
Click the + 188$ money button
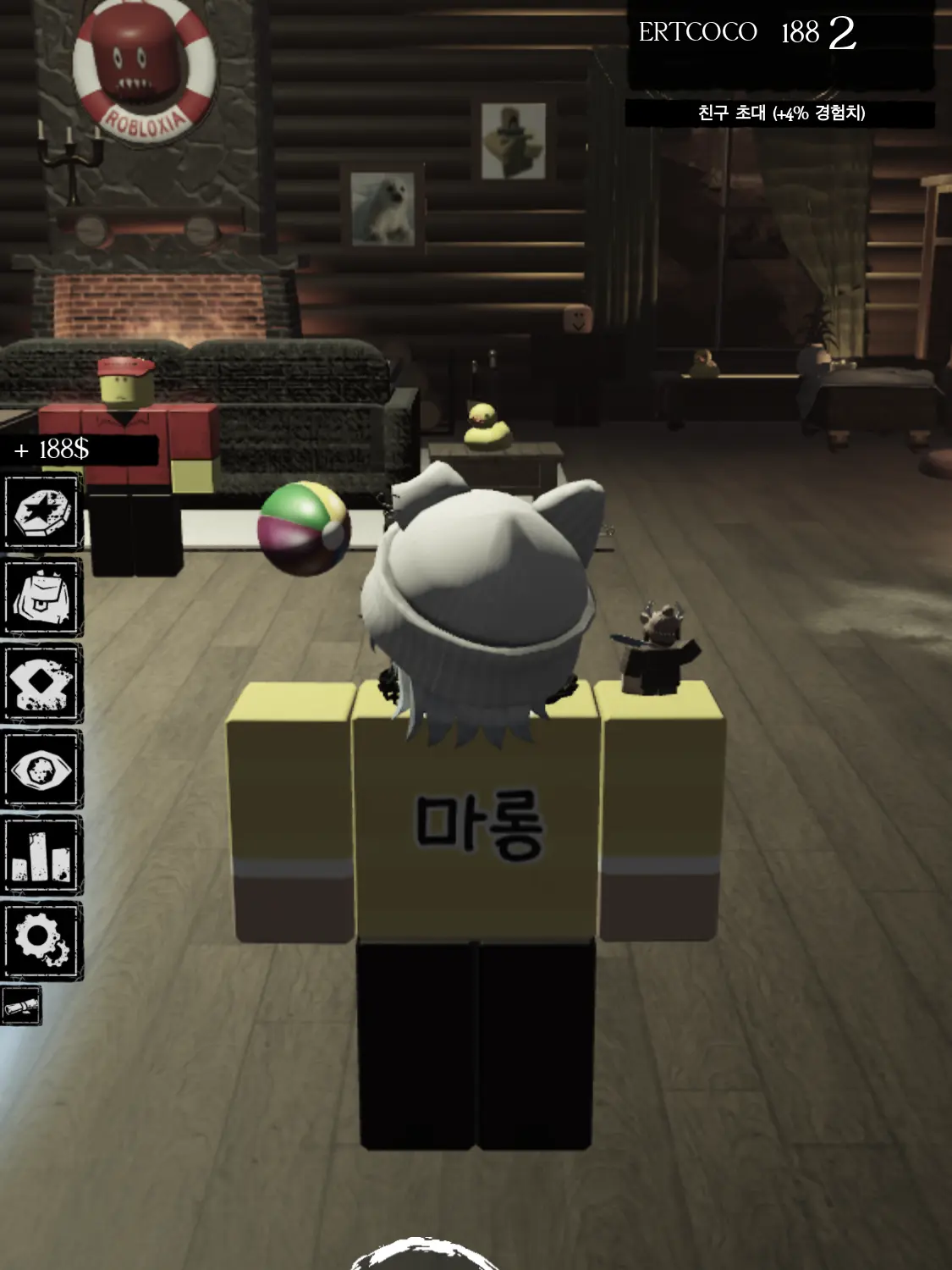tap(79, 450)
